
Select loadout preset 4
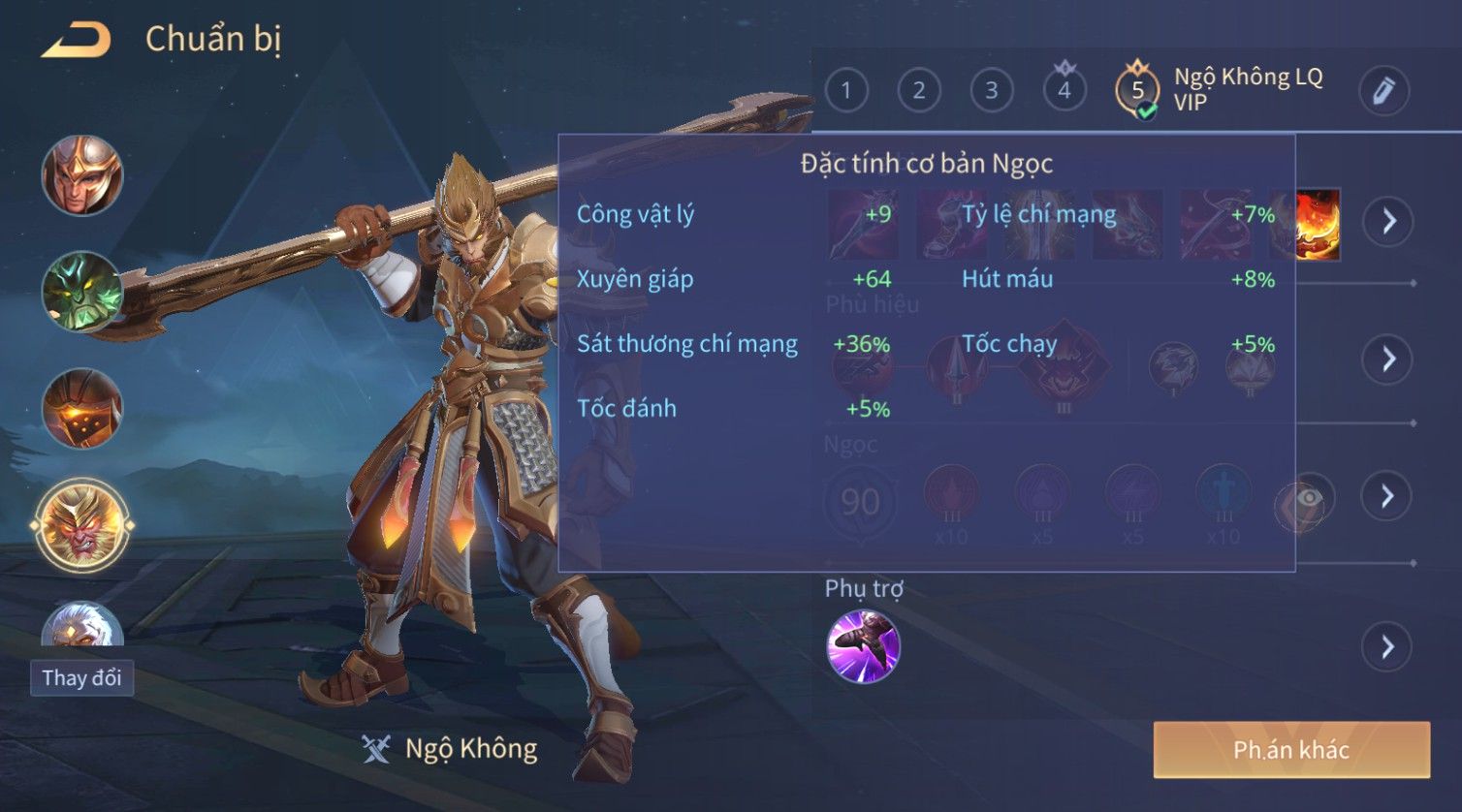tap(1064, 91)
